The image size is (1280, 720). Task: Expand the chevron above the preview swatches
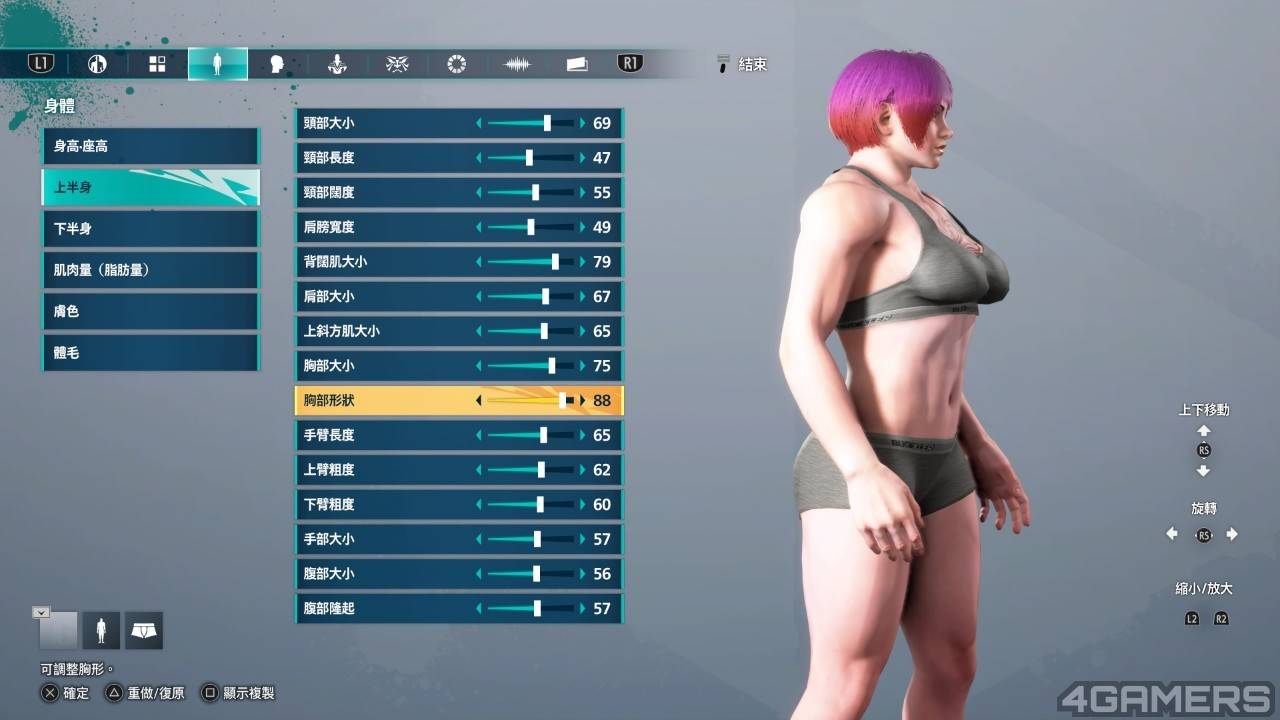[x=41, y=611]
